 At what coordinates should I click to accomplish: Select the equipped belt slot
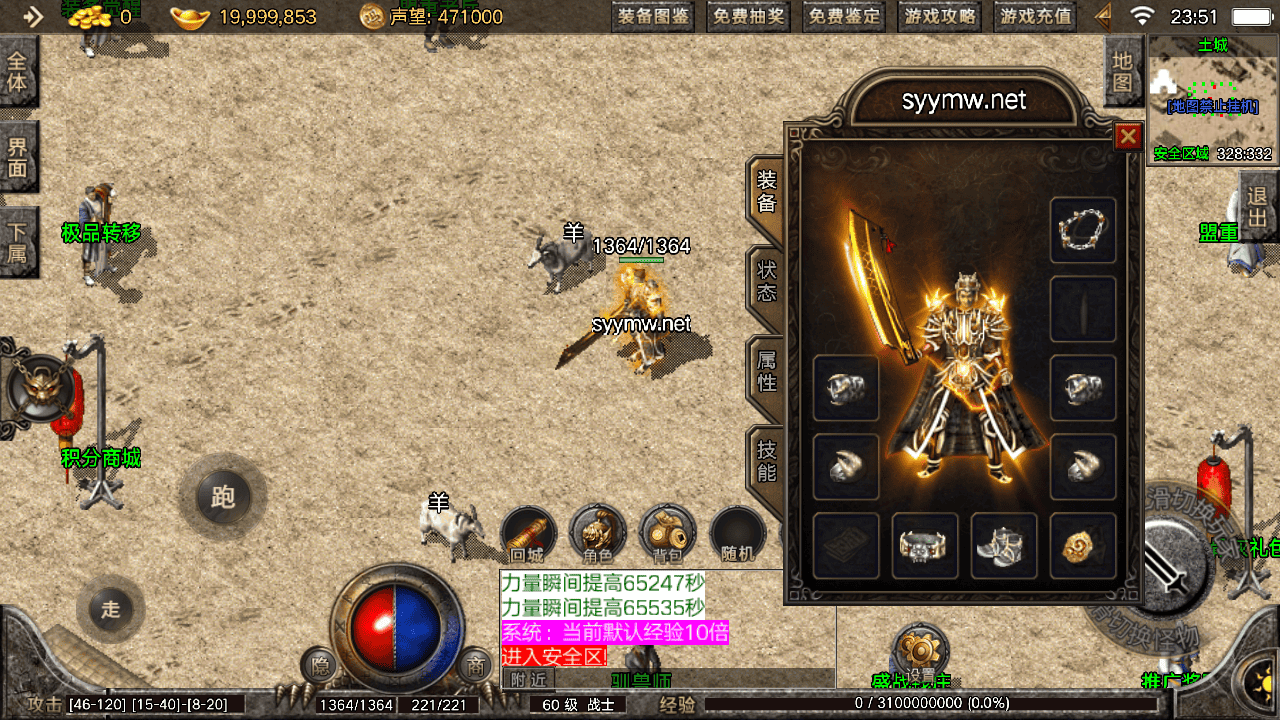[x=925, y=546]
